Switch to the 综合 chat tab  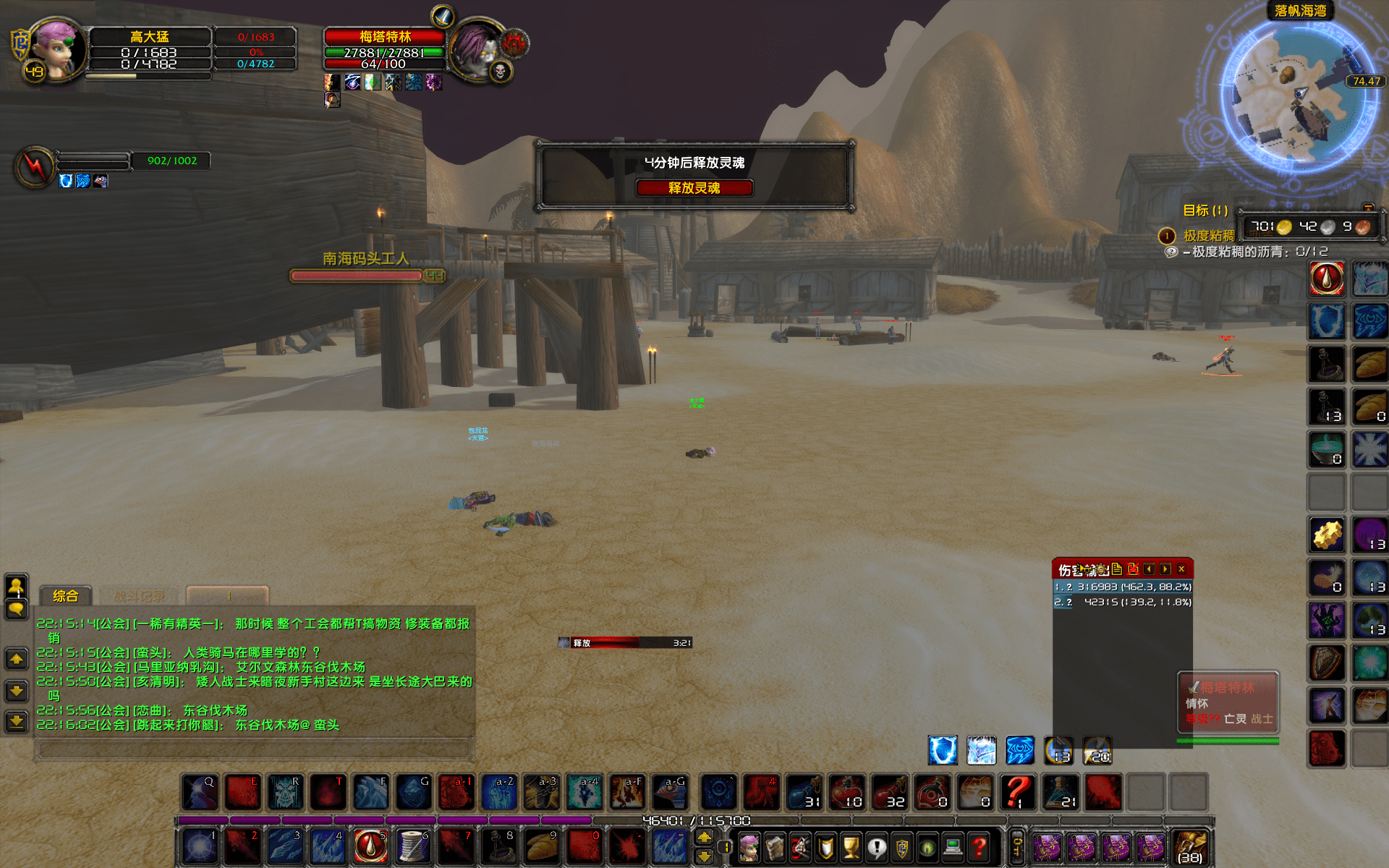tap(65, 596)
